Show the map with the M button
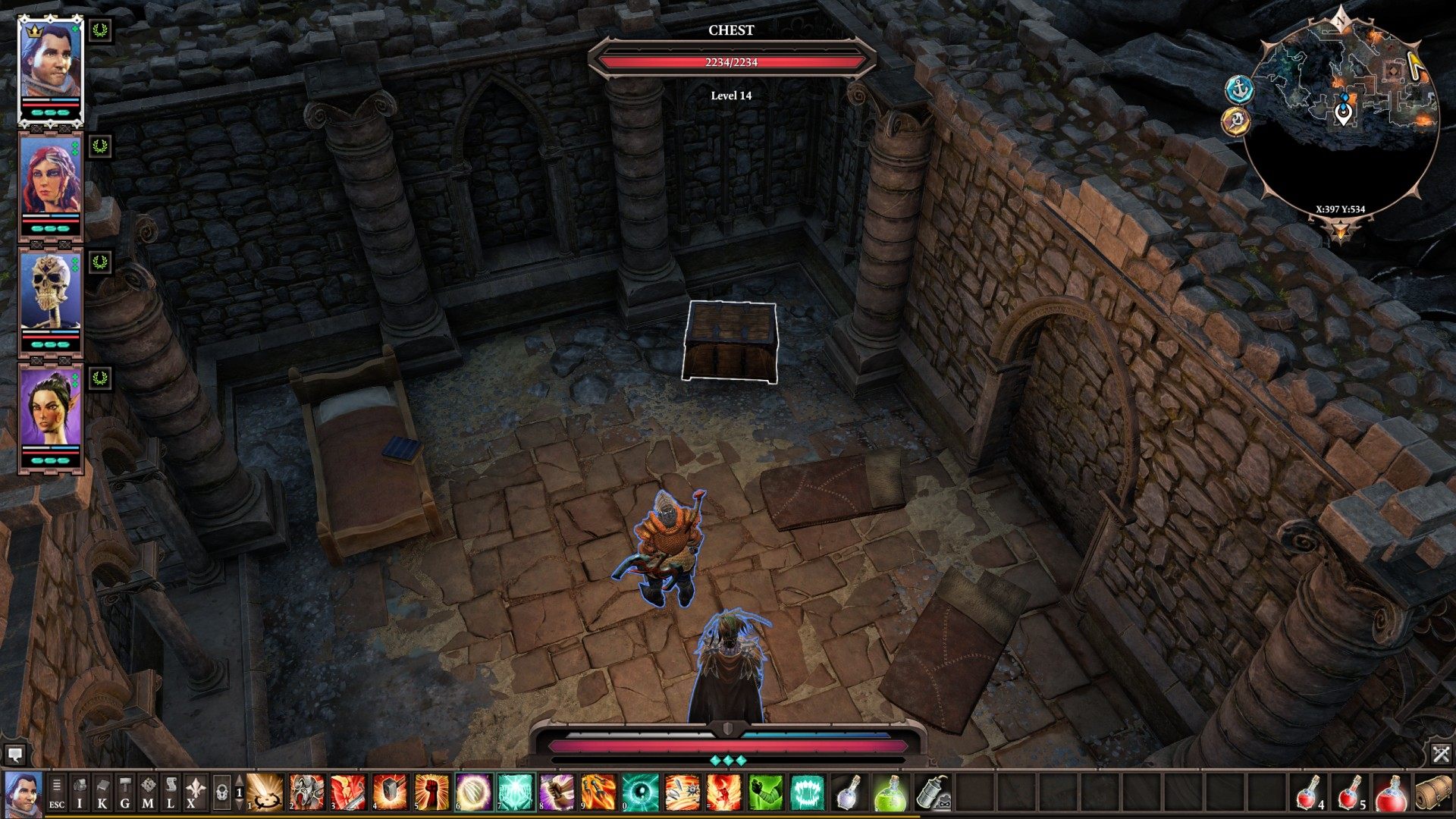The image size is (1456, 819). (148, 793)
